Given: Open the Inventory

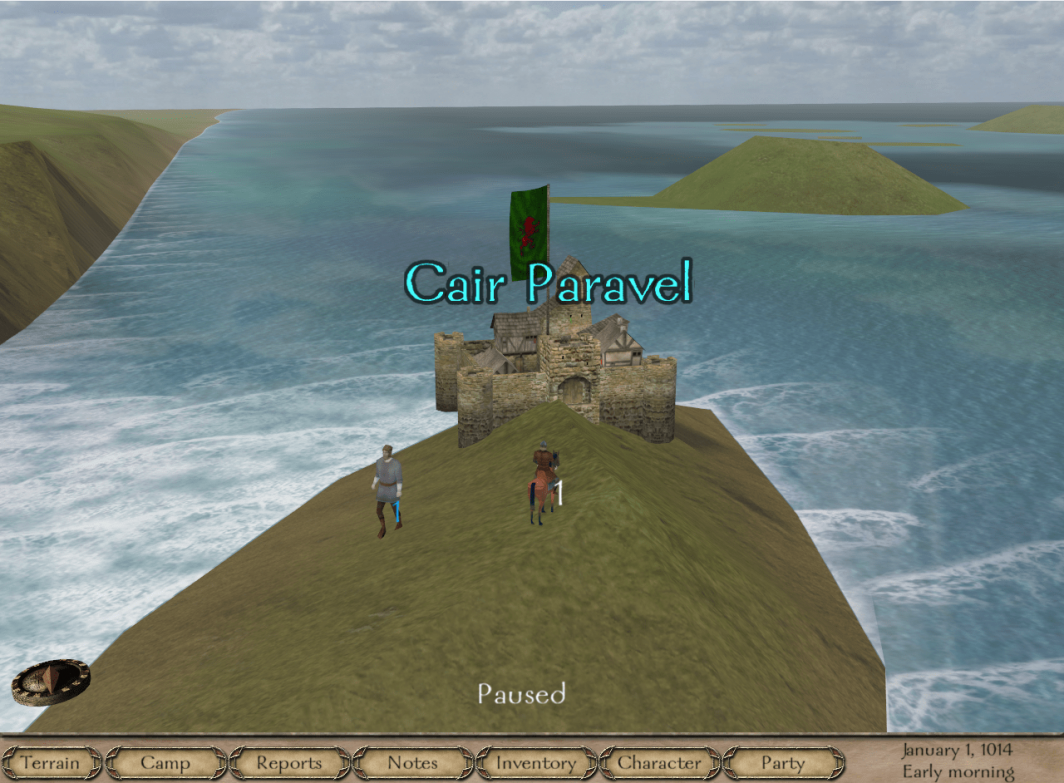Looking at the screenshot, I should pos(536,763).
